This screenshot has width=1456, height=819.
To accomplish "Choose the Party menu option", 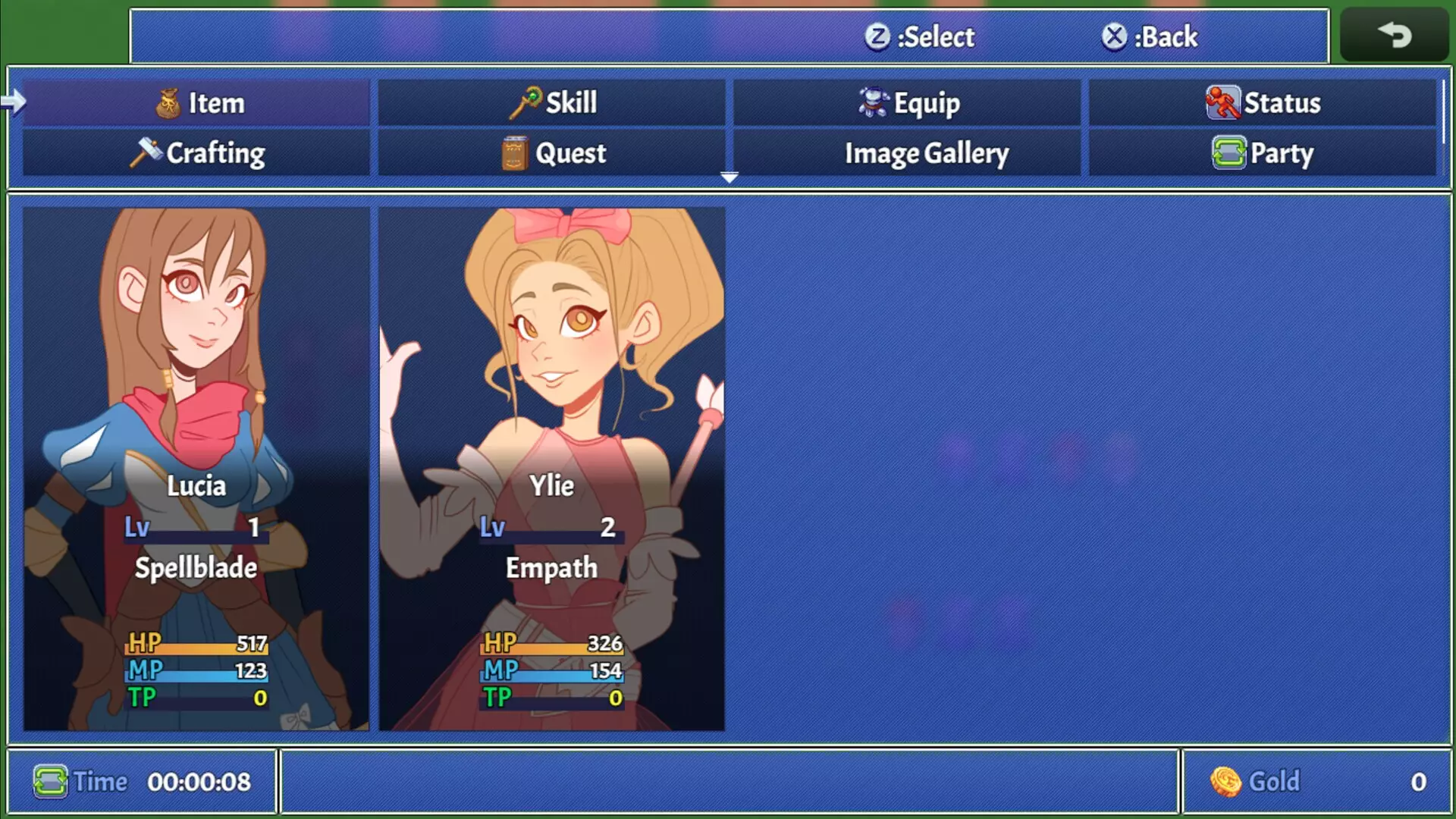I will coord(1263,152).
